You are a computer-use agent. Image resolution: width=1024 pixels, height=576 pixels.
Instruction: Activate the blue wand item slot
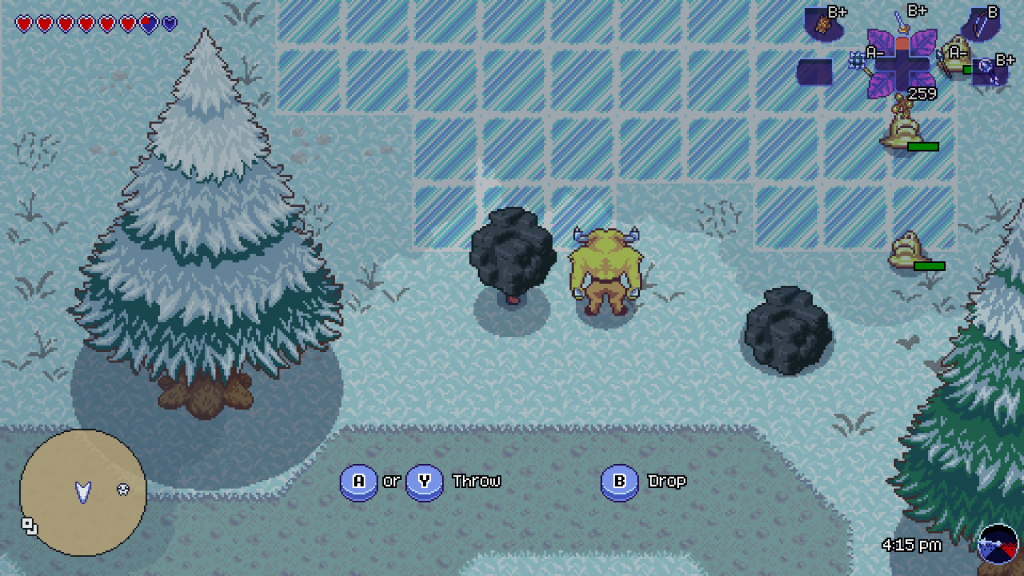click(987, 71)
